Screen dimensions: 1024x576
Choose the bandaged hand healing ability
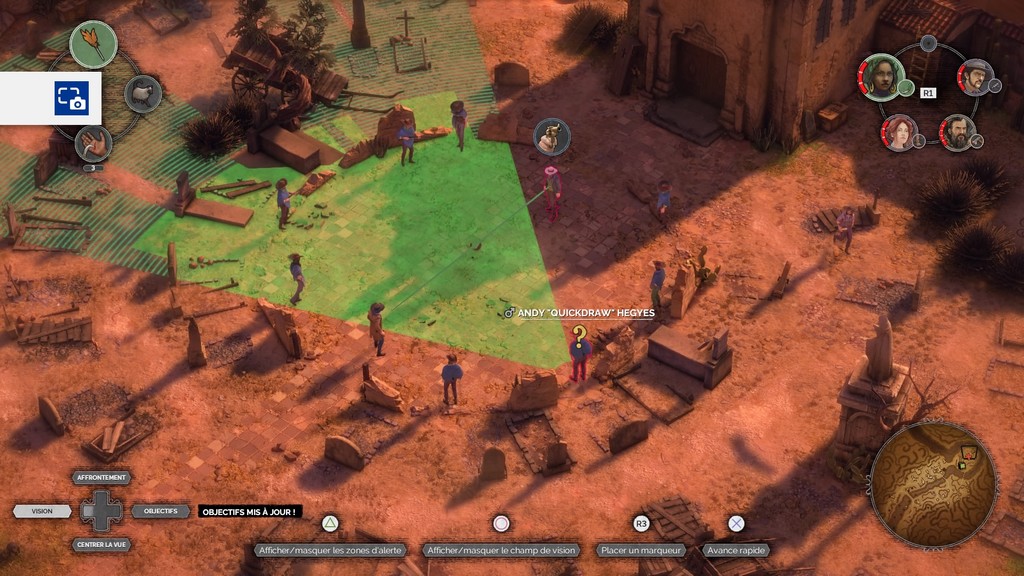pos(93,144)
